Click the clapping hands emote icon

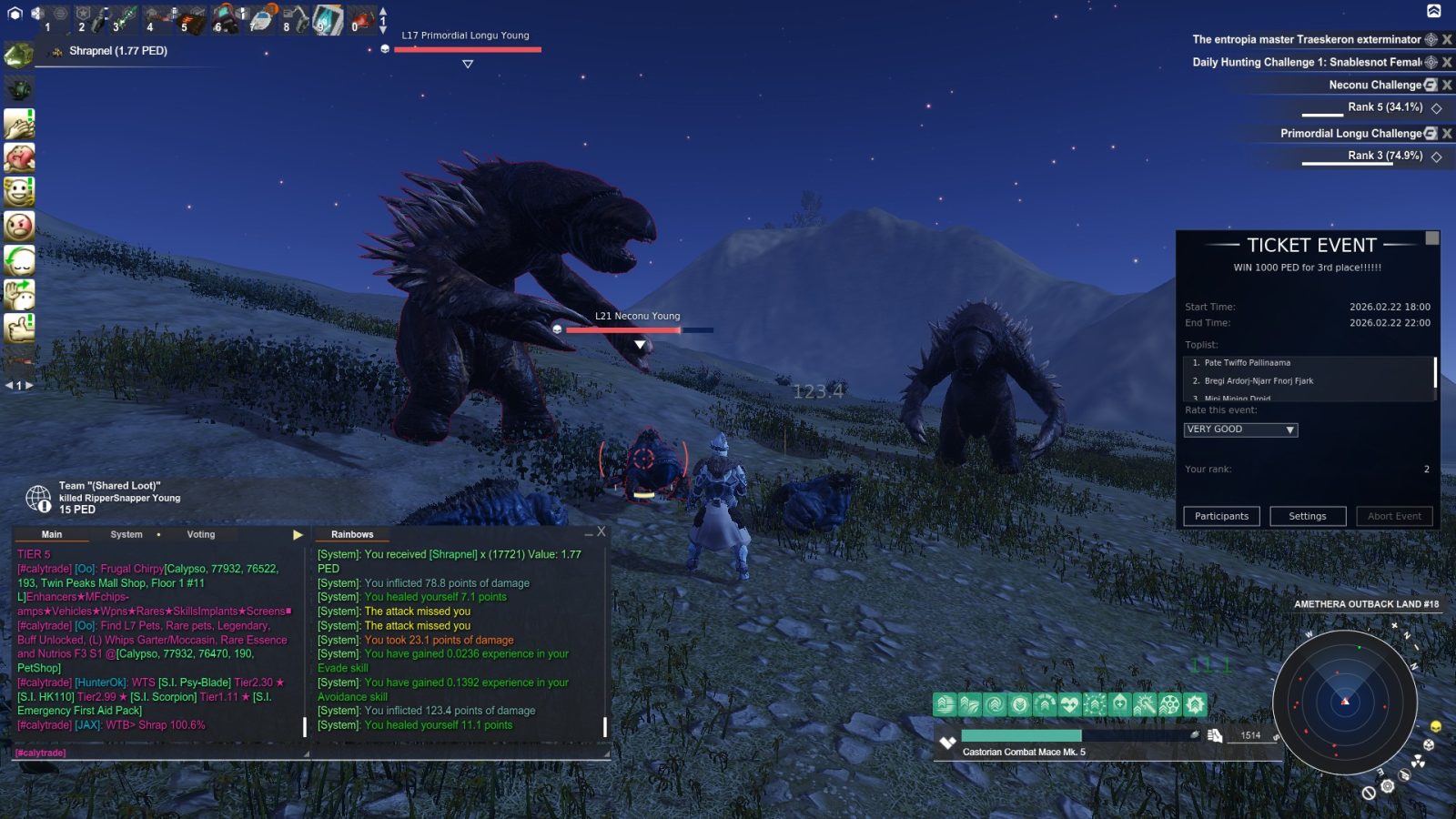point(20,124)
